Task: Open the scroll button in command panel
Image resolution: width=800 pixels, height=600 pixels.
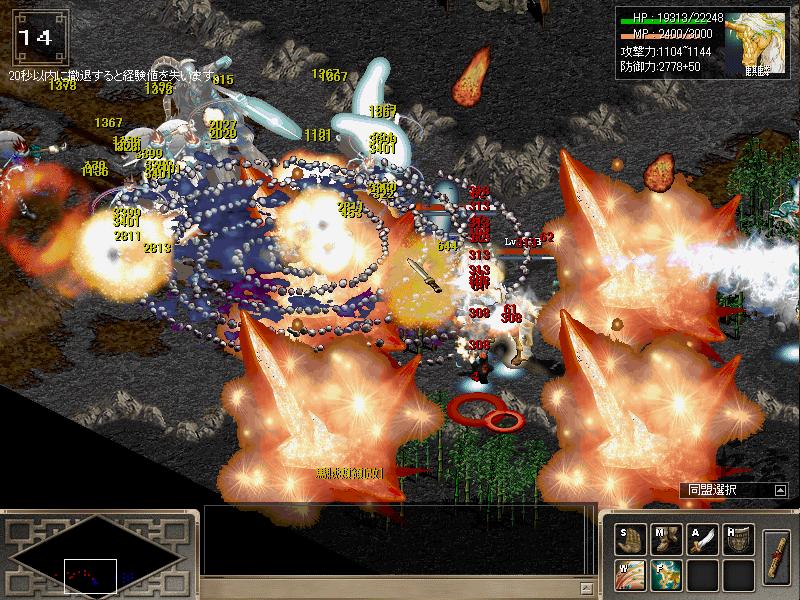Action: click(777, 555)
